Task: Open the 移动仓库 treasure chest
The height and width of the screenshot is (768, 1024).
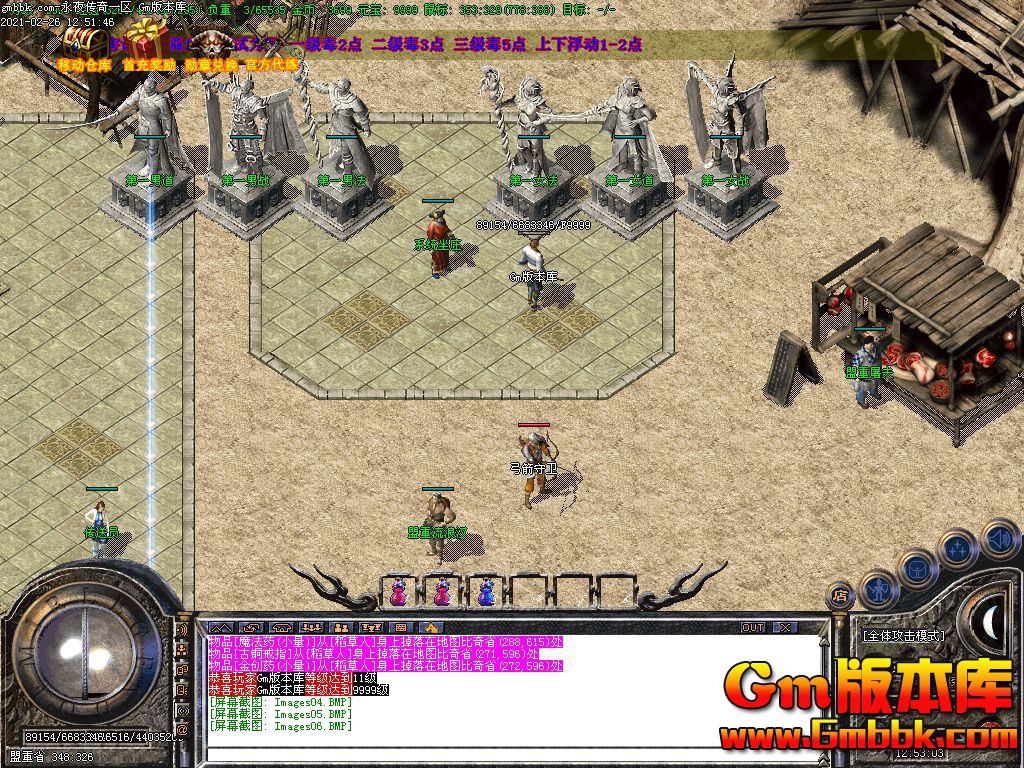Action: click(82, 43)
